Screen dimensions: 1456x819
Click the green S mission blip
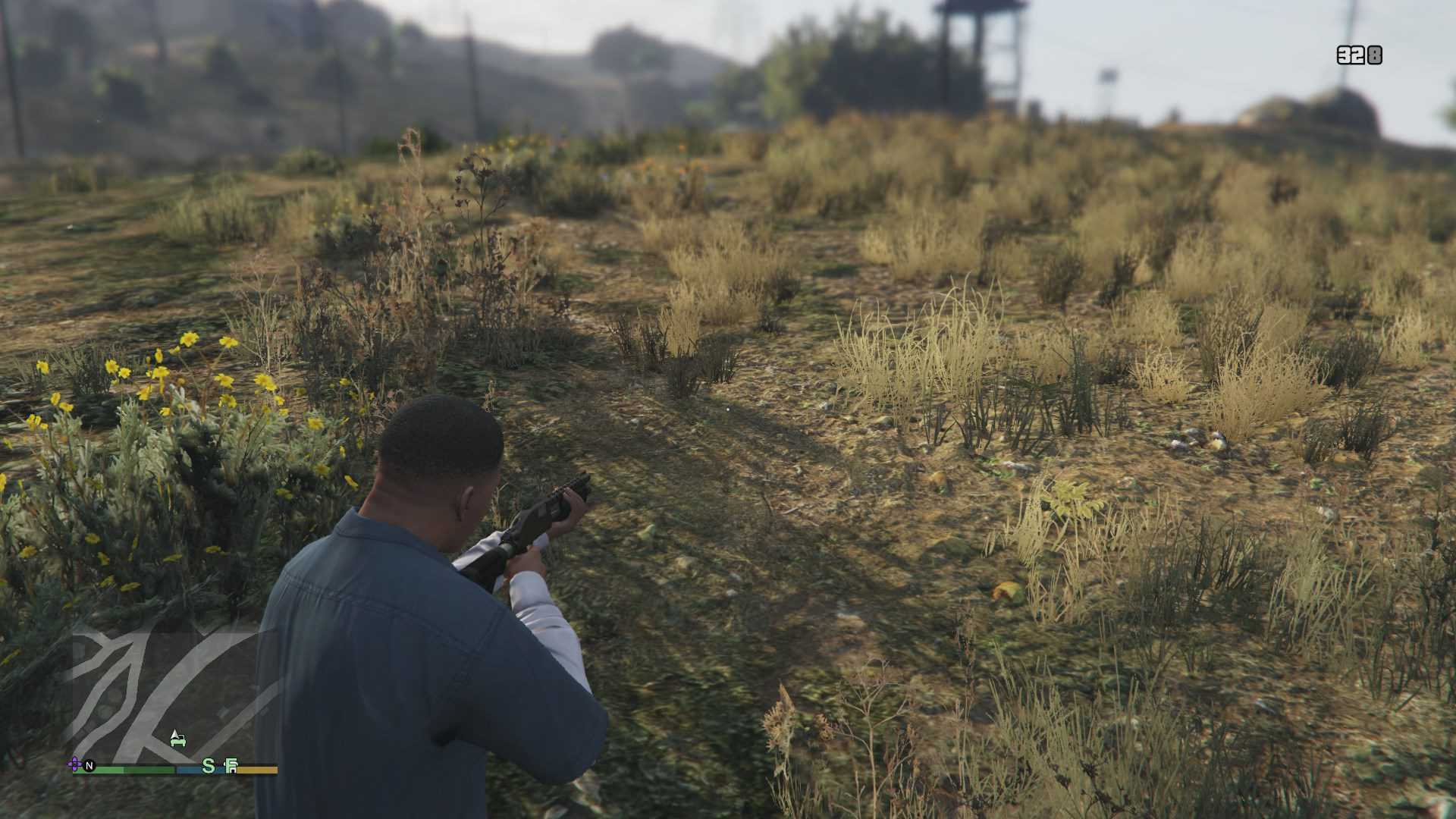[x=209, y=766]
